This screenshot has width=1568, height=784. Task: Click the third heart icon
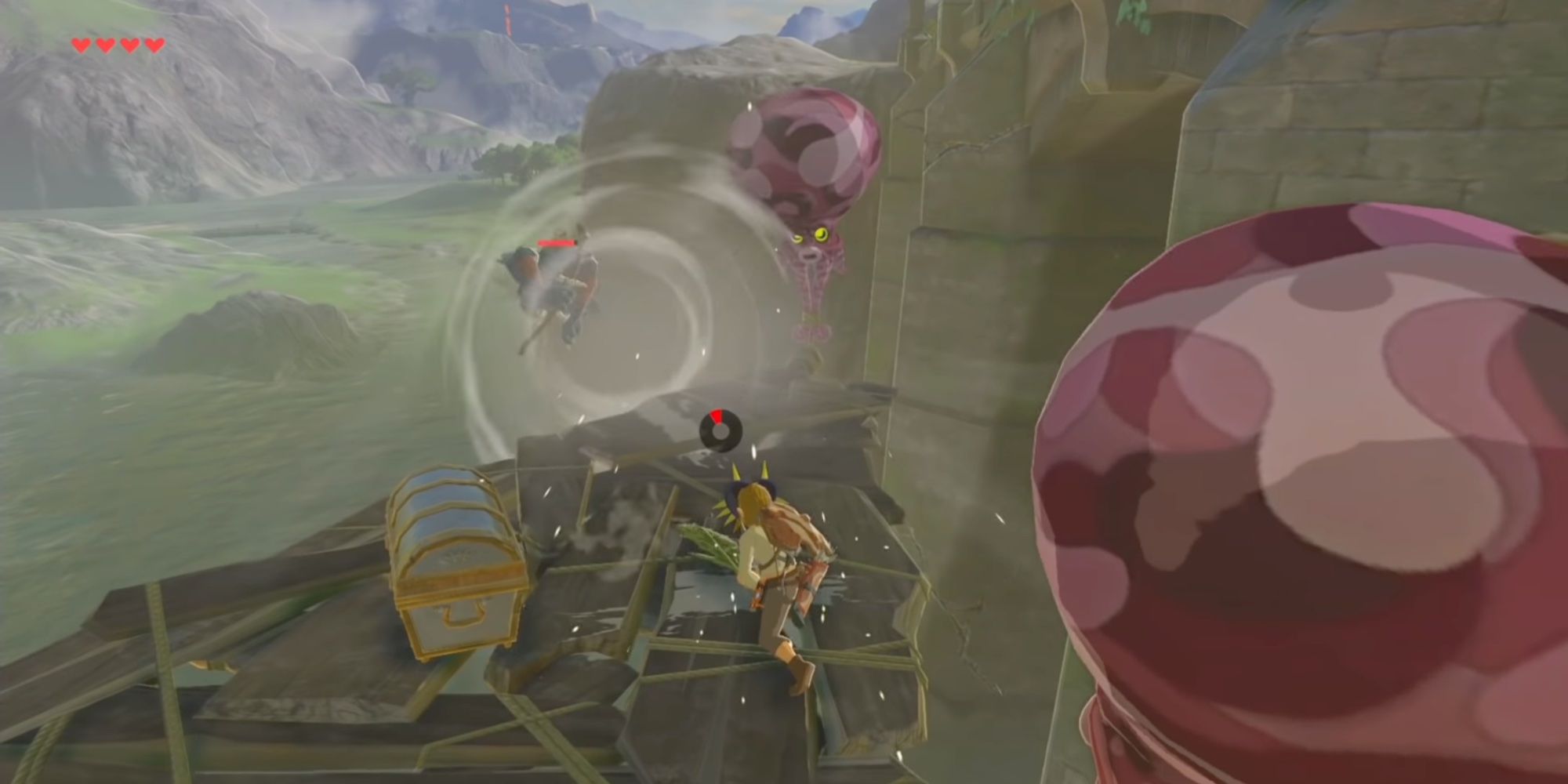click(131, 45)
